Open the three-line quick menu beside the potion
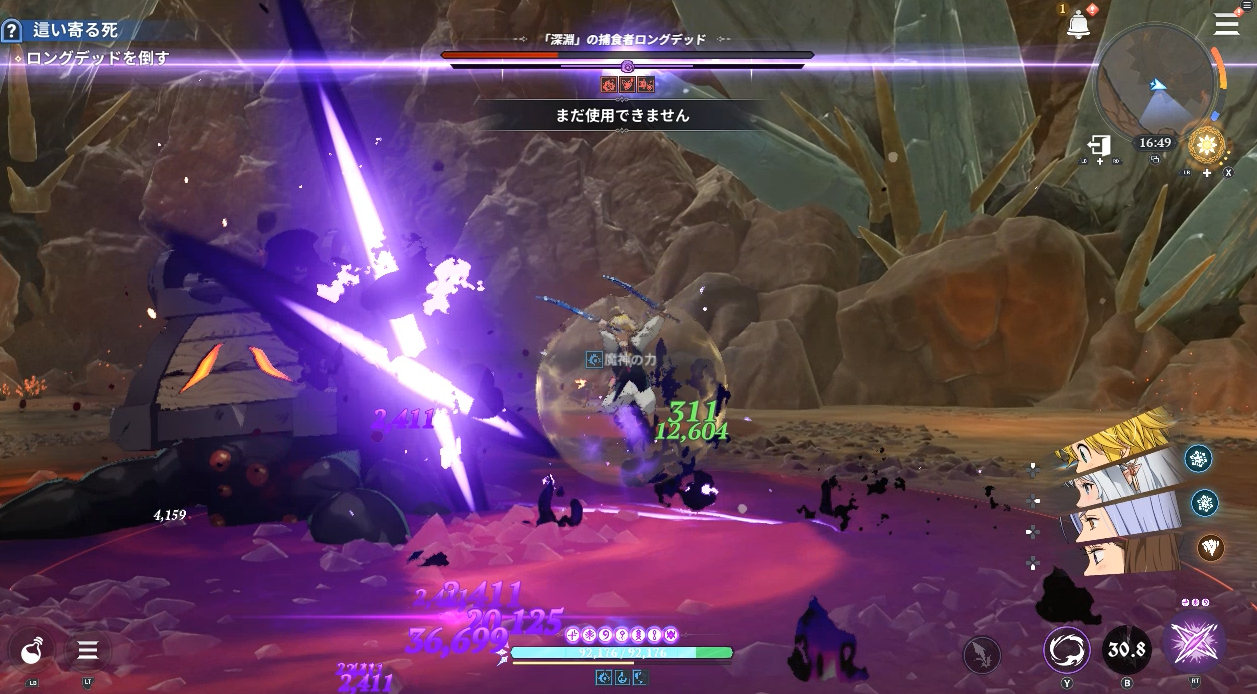This screenshot has width=1257, height=694. click(88, 651)
